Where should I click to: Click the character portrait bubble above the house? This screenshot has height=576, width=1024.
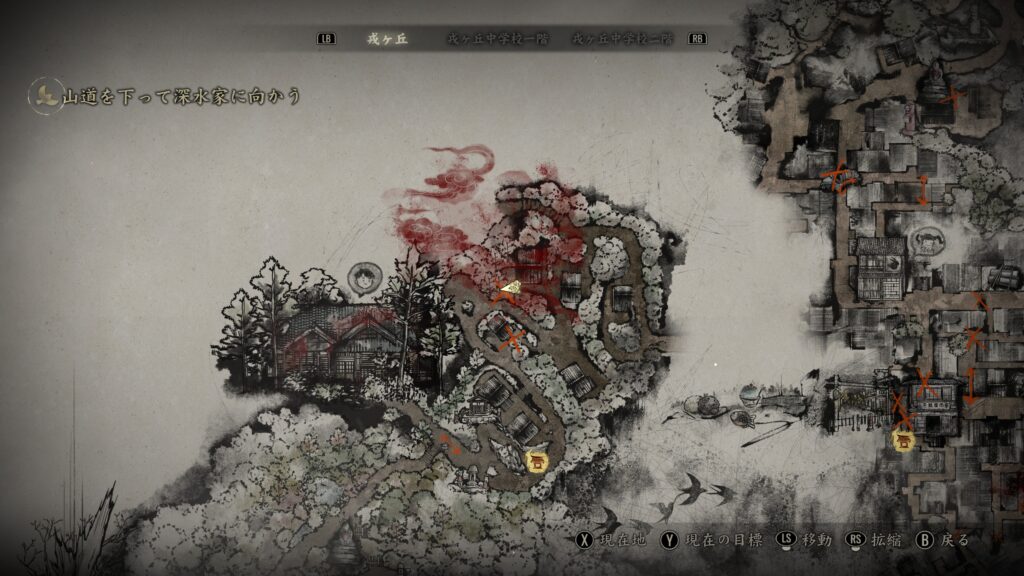[x=361, y=277]
